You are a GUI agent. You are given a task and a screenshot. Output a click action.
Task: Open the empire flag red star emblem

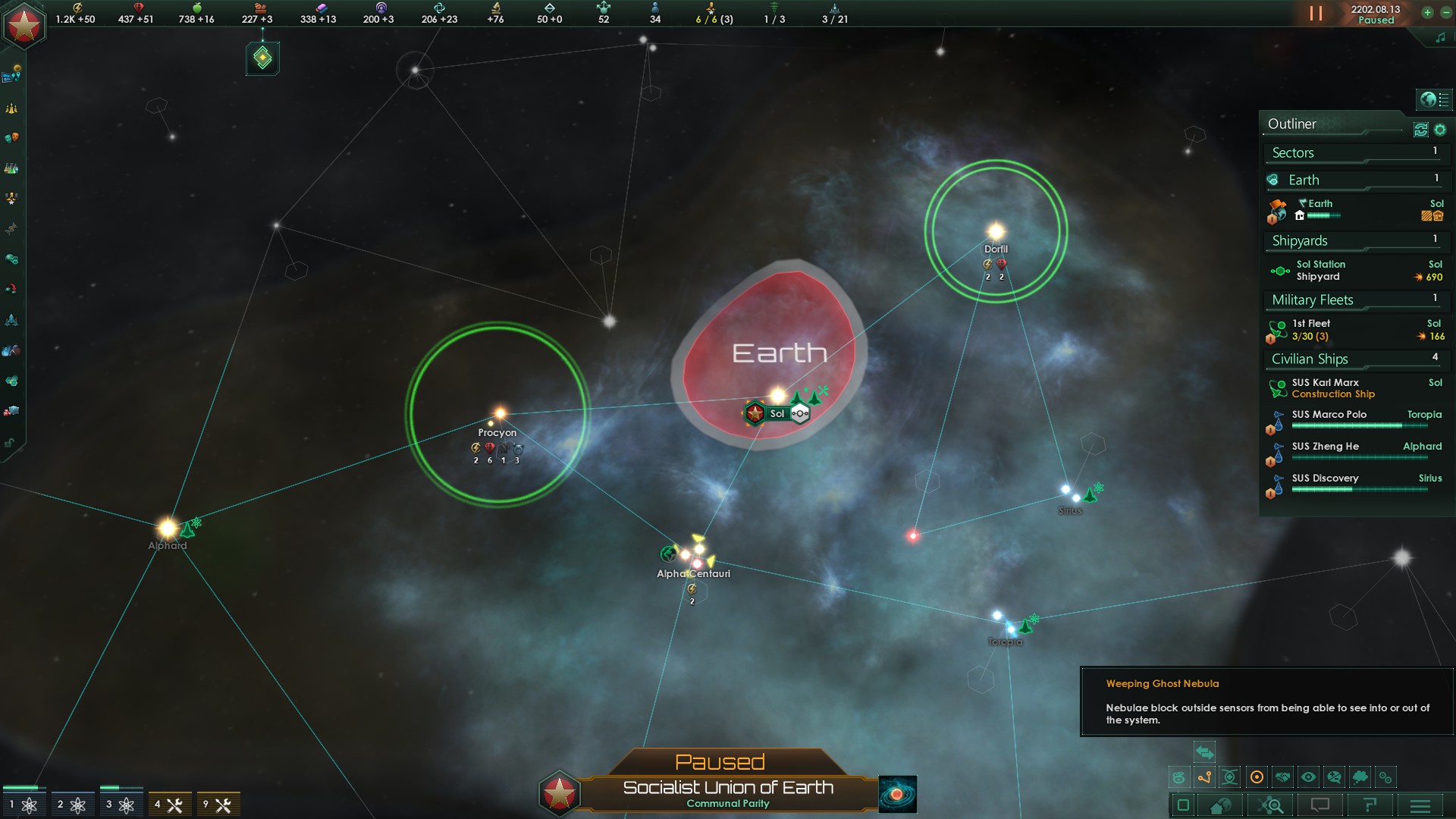(24, 26)
